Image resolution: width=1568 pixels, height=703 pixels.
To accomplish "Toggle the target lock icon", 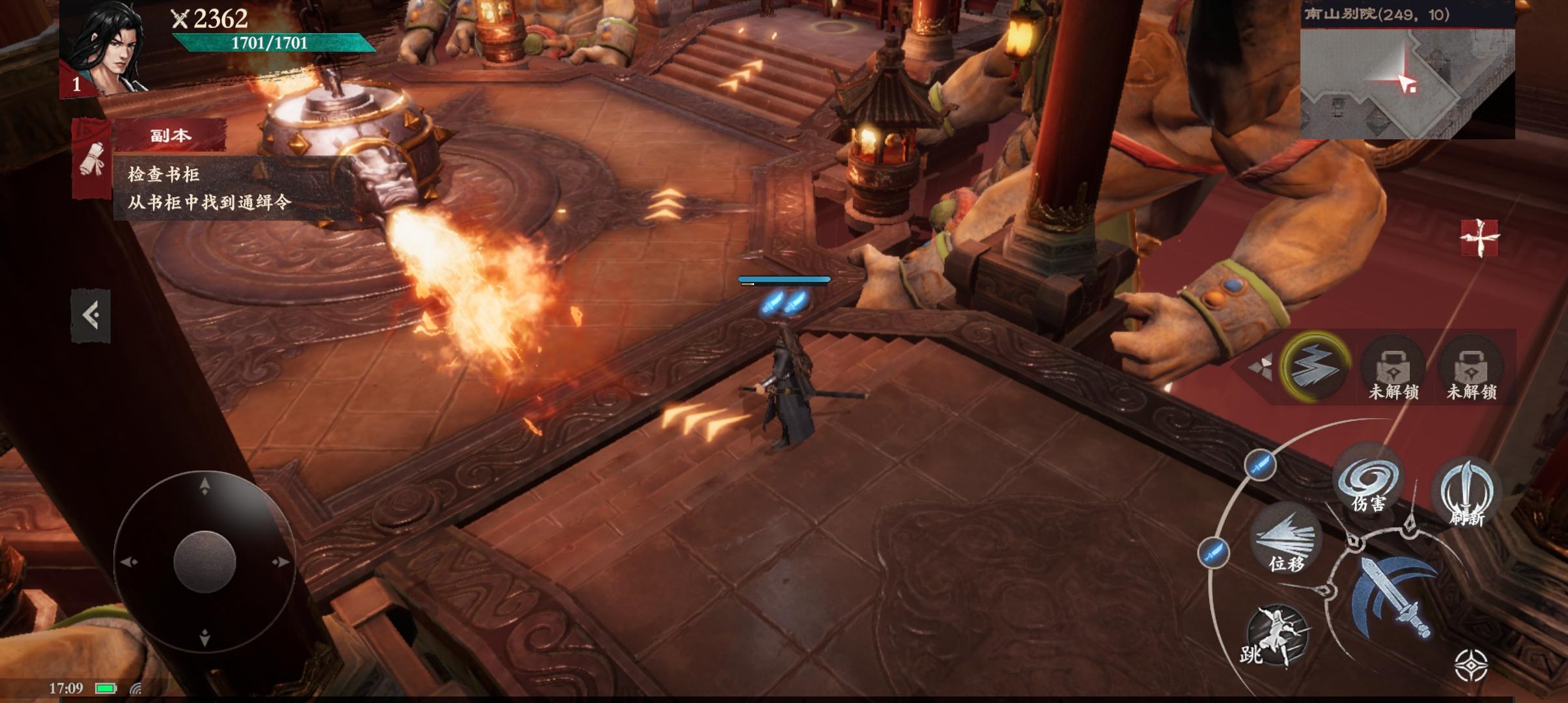I will click(x=1471, y=665).
